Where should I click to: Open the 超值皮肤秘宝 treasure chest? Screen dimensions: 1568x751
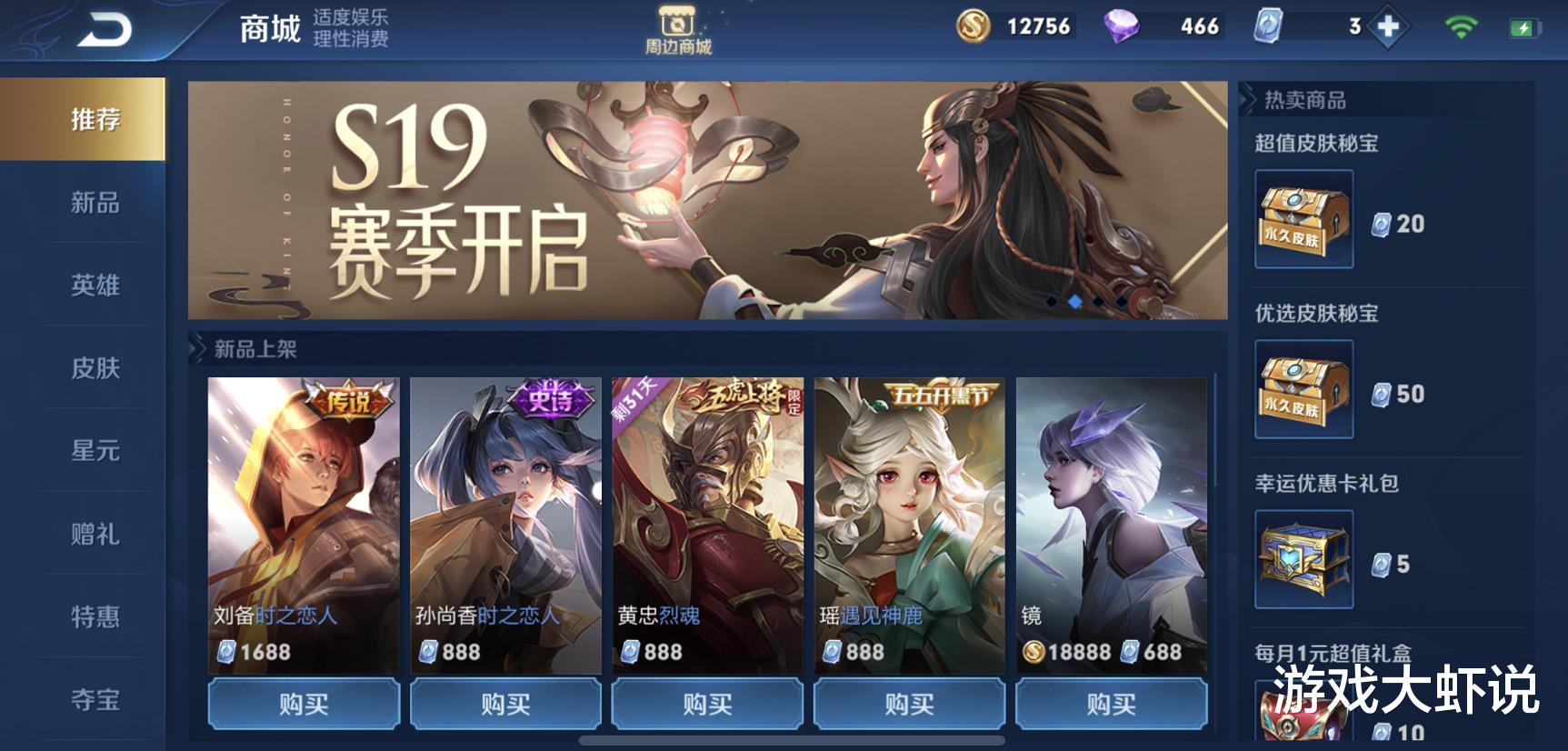tap(1302, 218)
